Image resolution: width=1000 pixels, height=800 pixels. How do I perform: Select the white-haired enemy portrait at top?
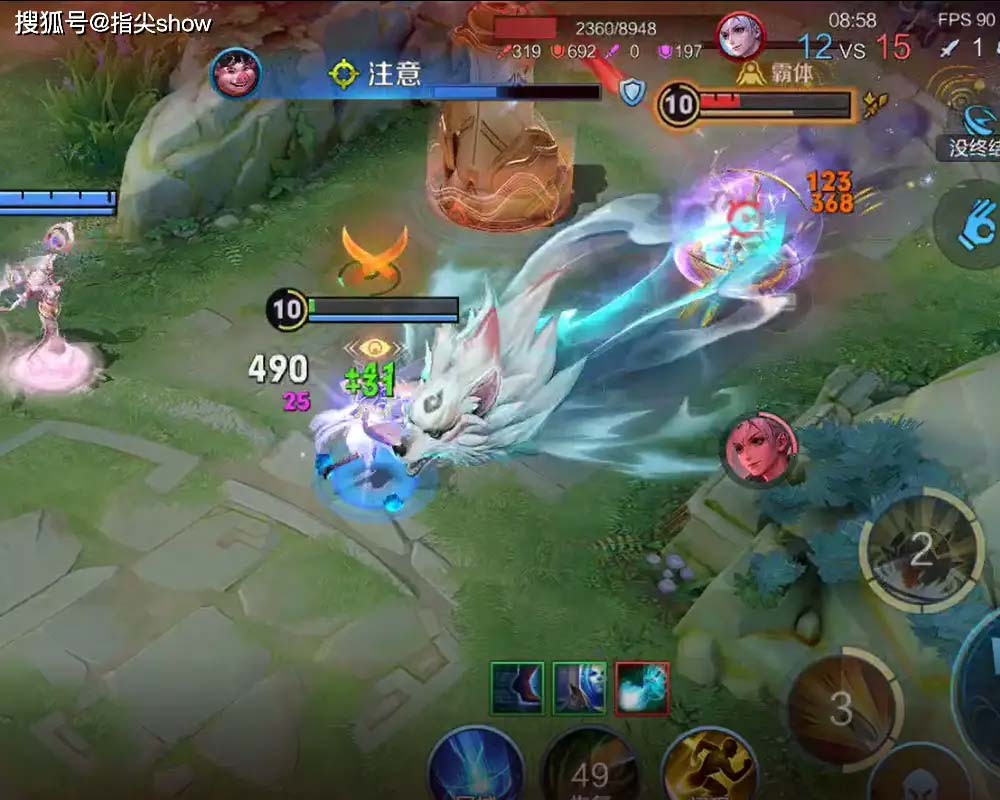pos(741,36)
